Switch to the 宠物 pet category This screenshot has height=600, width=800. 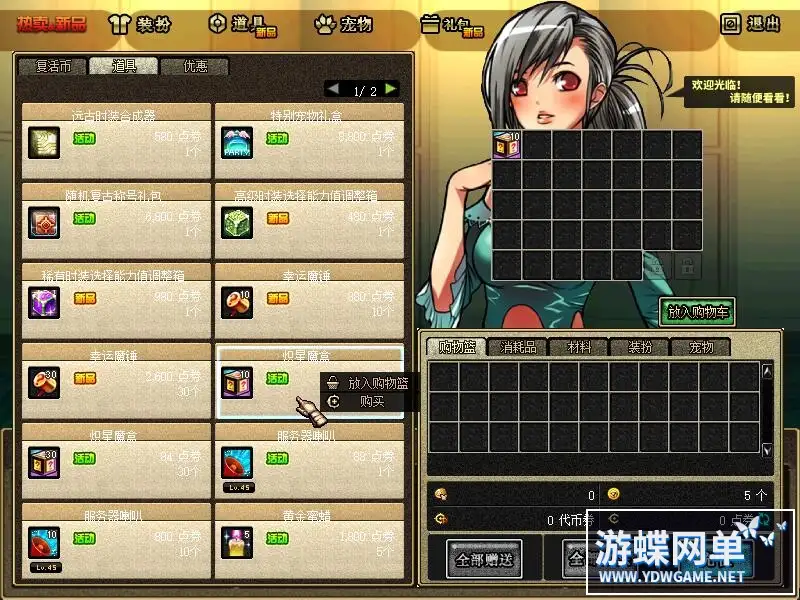click(343, 24)
